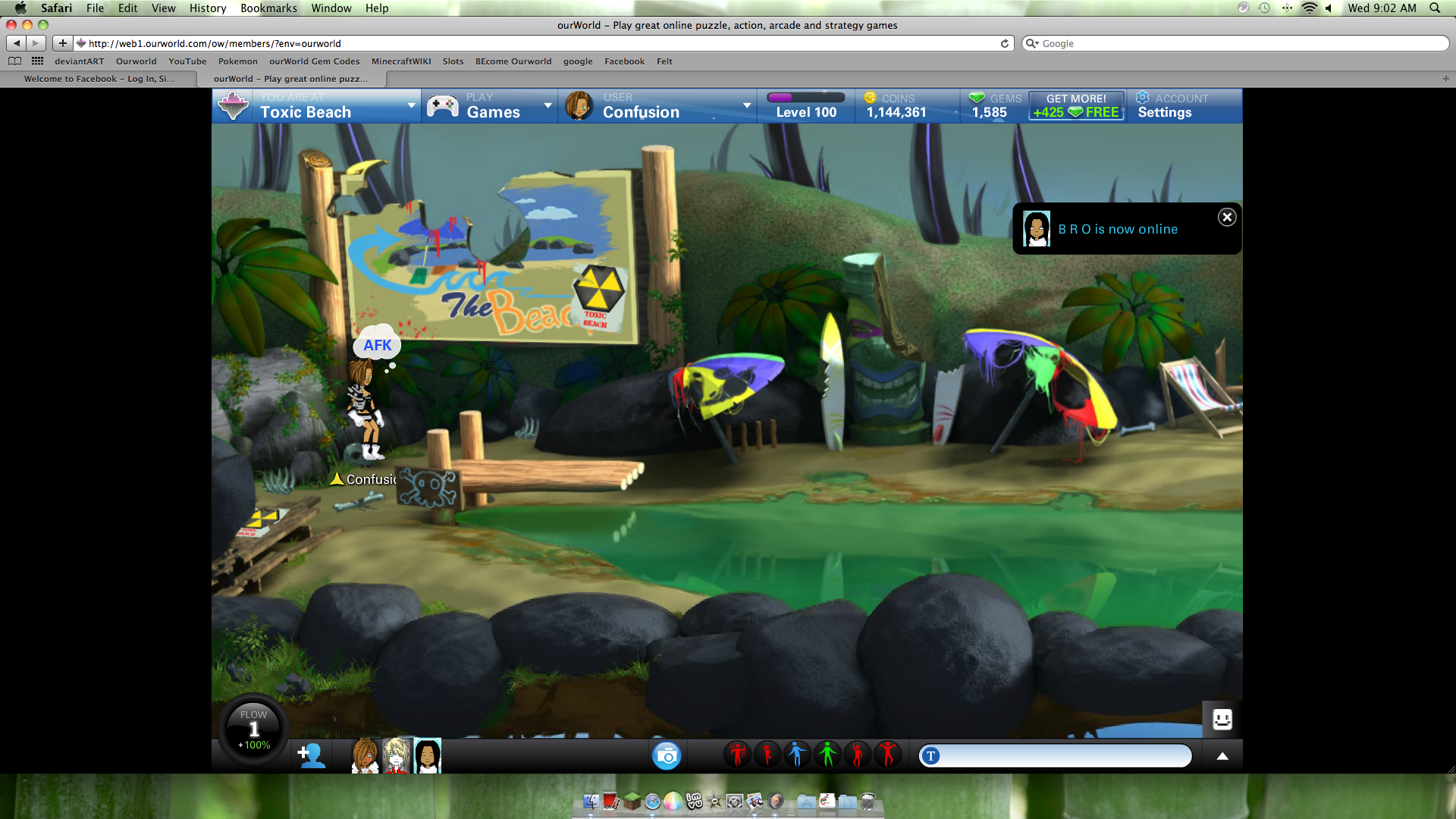
Task: Switch to the Welcome to Facebook browser tab
Action: pyautogui.click(x=99, y=79)
